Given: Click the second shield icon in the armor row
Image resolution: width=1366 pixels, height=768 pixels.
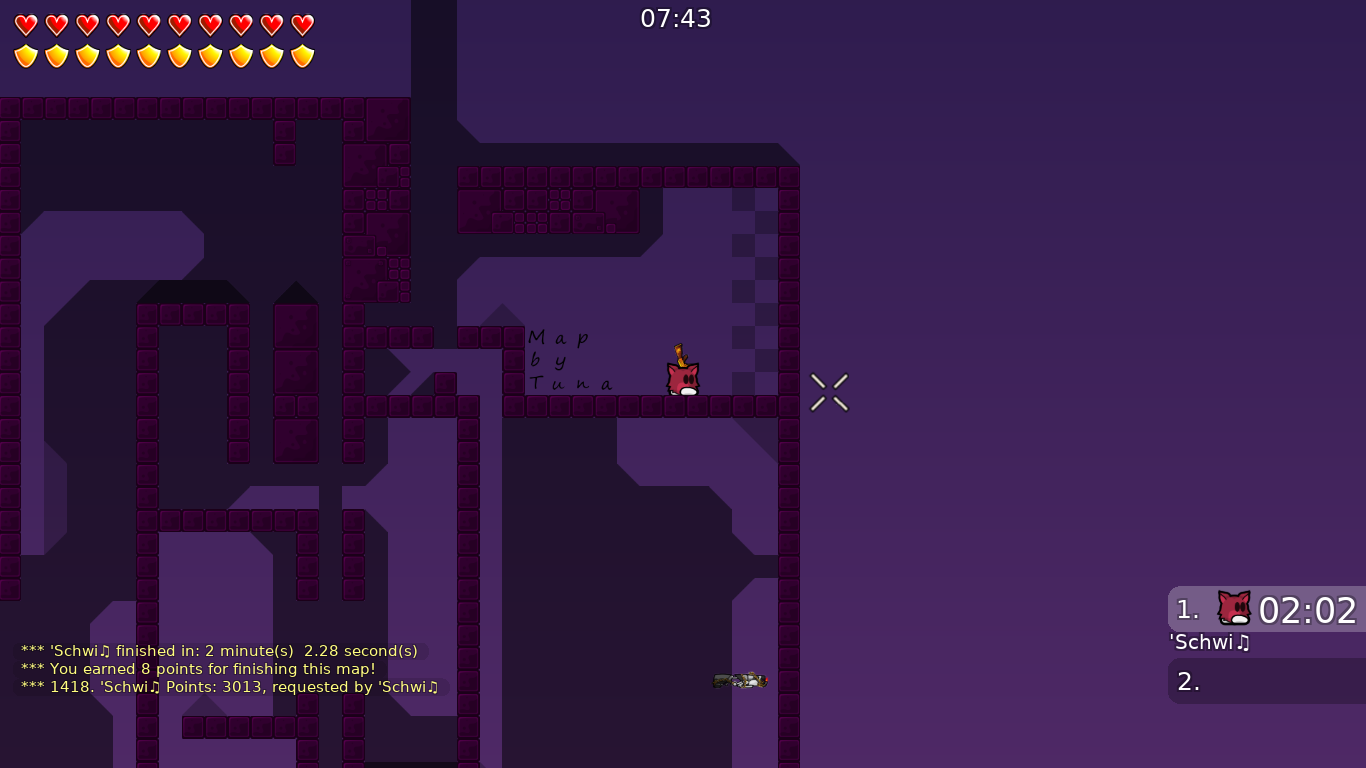Looking at the screenshot, I should pos(56,56).
